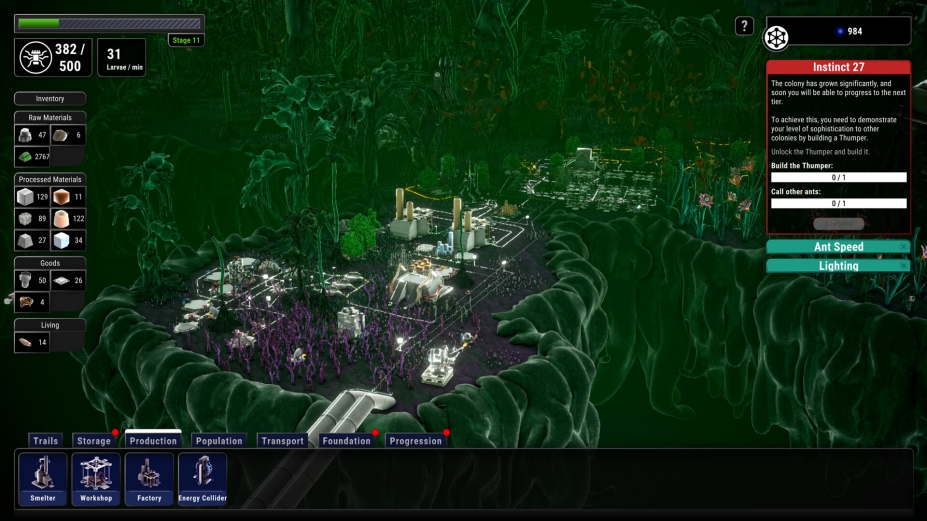
Task: Click the Ant Speed button
Action: point(838,247)
